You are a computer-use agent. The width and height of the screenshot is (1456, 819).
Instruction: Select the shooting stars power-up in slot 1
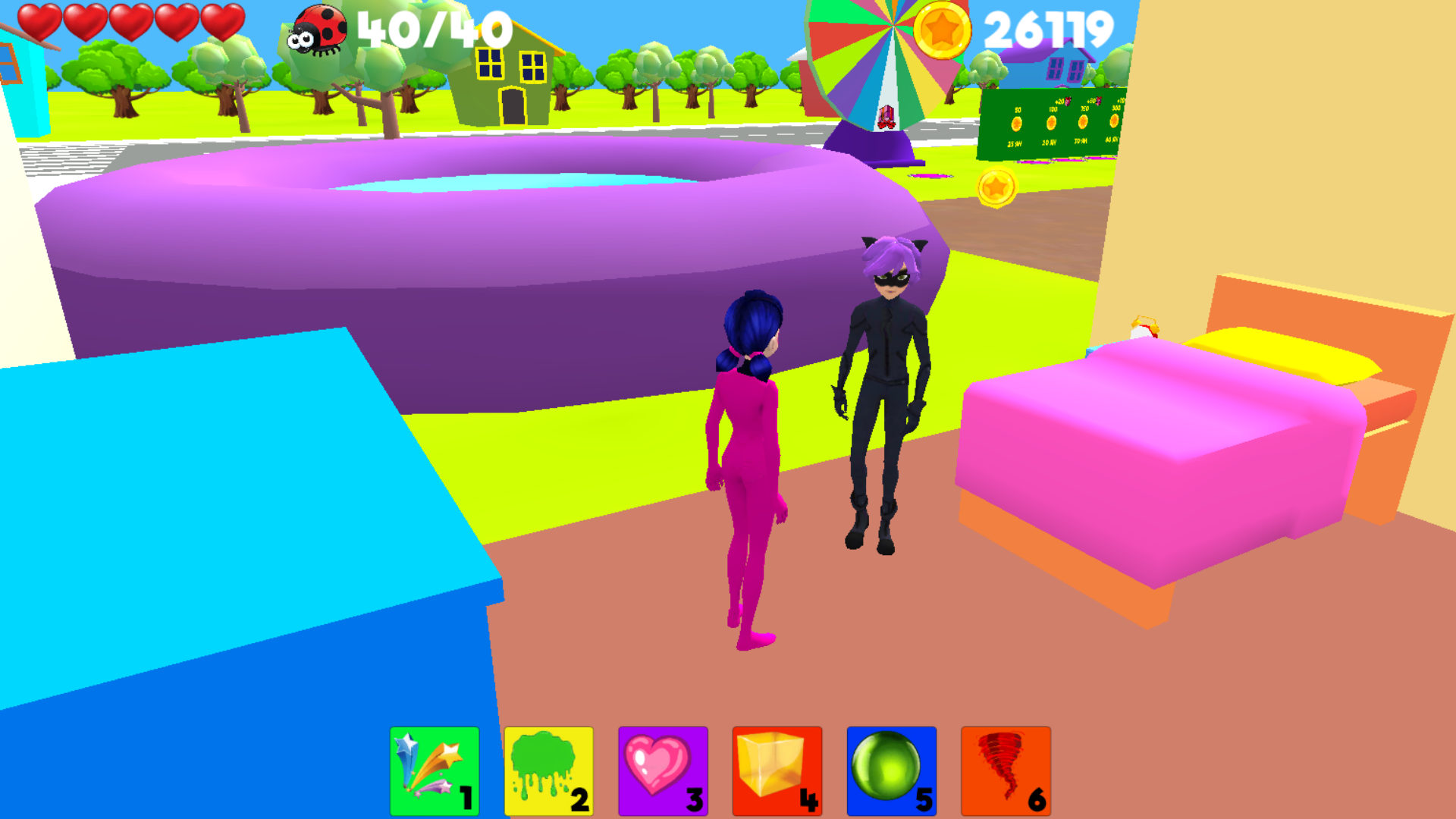(x=435, y=768)
